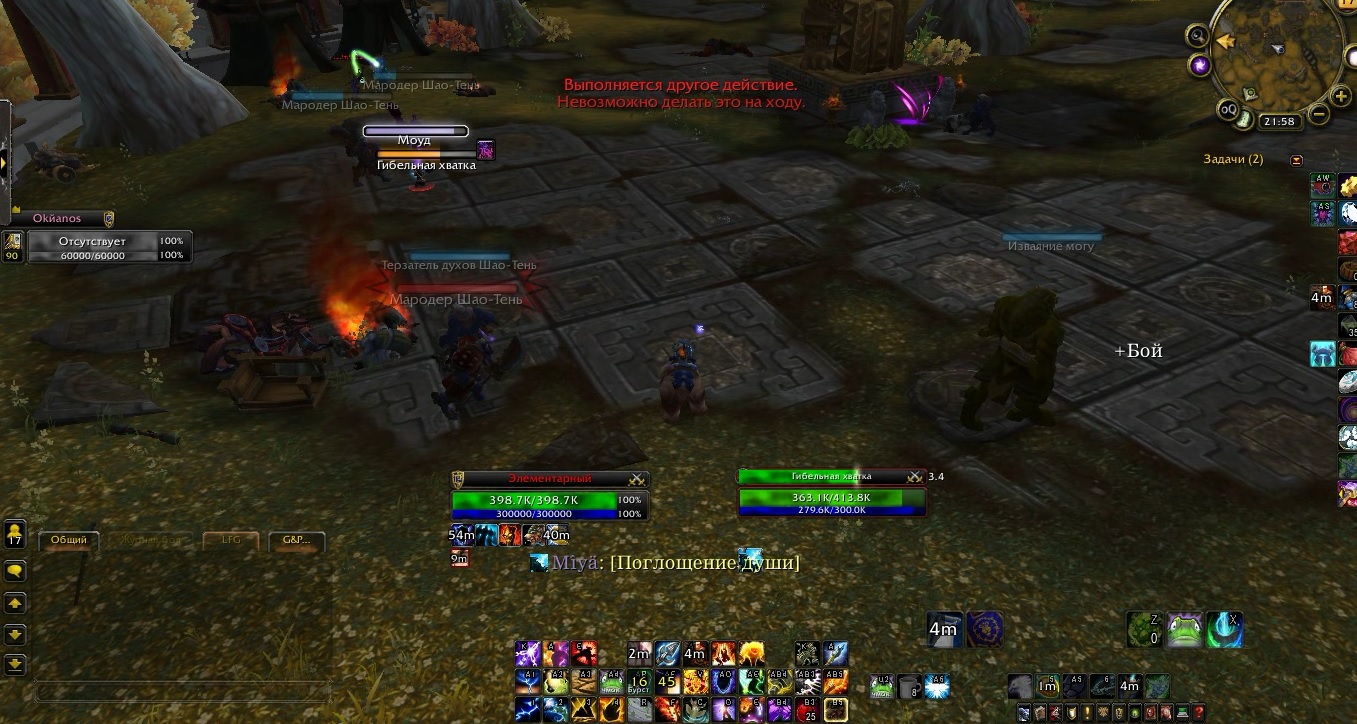Open the social friends button showing 17
This screenshot has height=724, width=1357.
15,533
